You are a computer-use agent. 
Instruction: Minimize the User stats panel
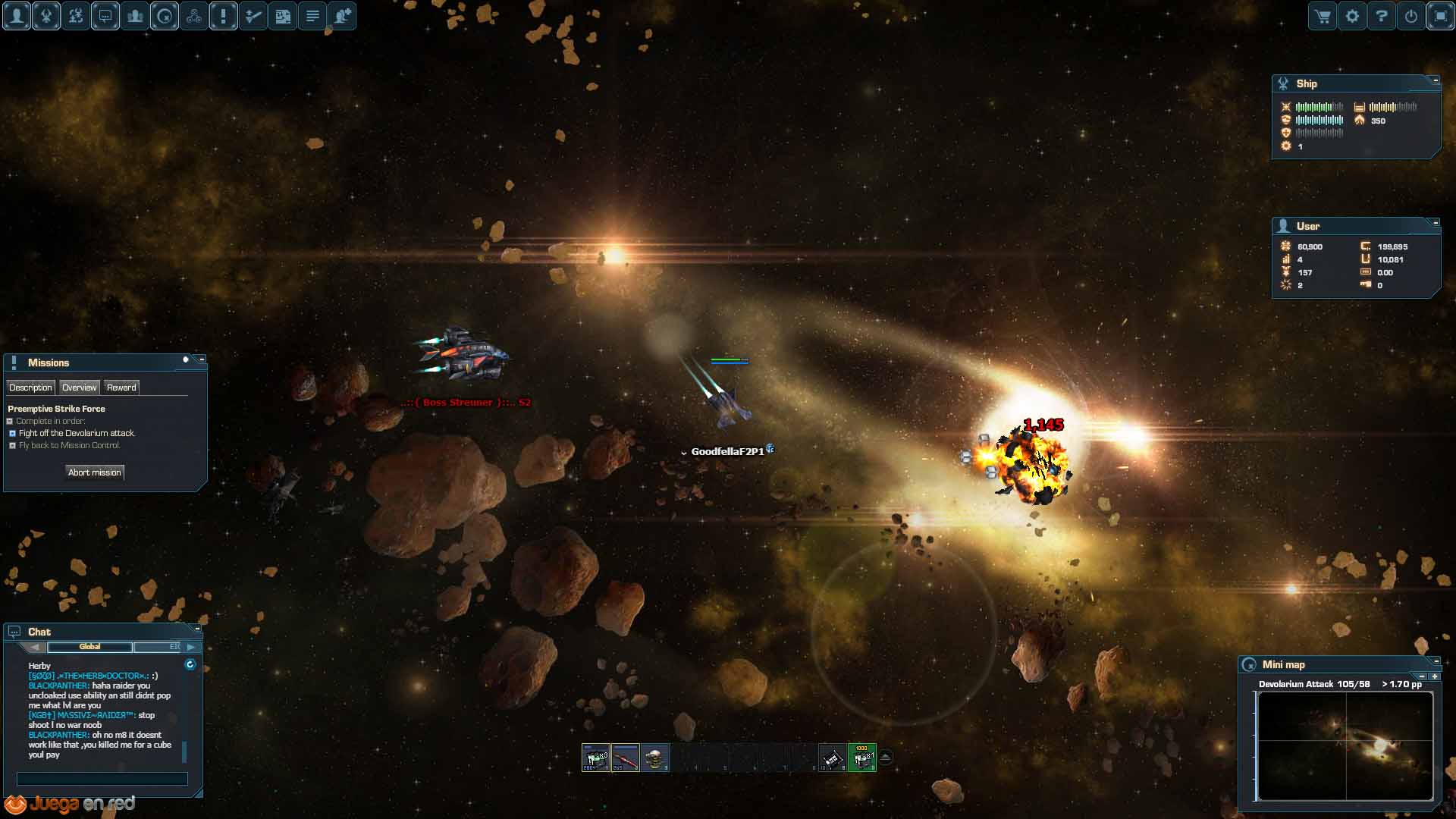1436,222
